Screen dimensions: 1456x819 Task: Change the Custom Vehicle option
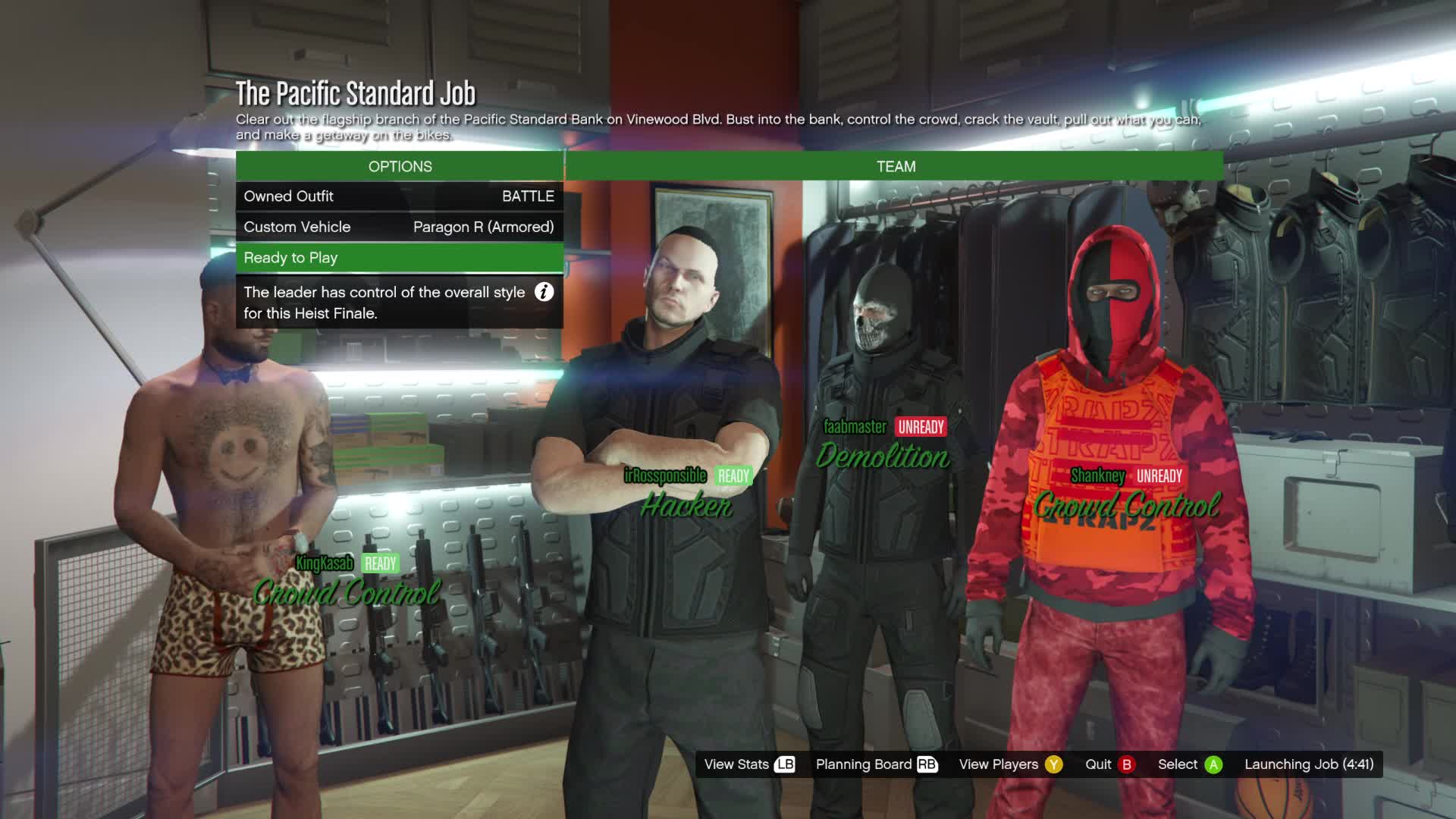pyautogui.click(x=399, y=227)
